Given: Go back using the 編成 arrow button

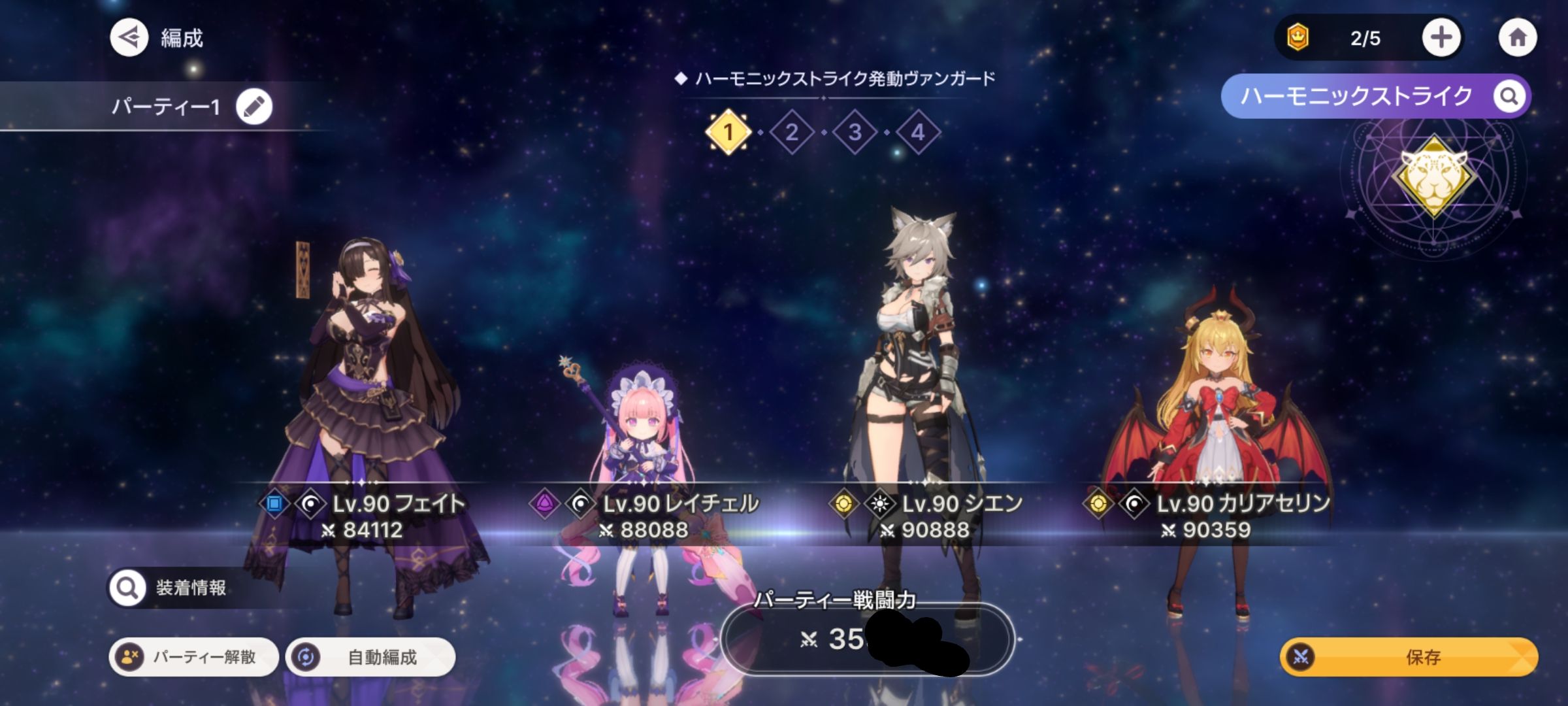Looking at the screenshot, I should (129, 38).
